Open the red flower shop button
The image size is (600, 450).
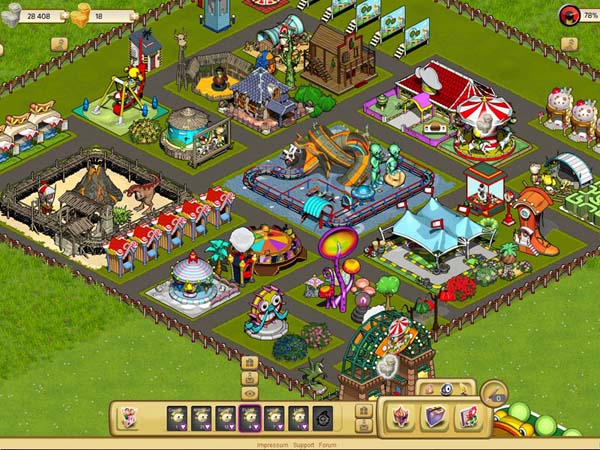[402, 416]
